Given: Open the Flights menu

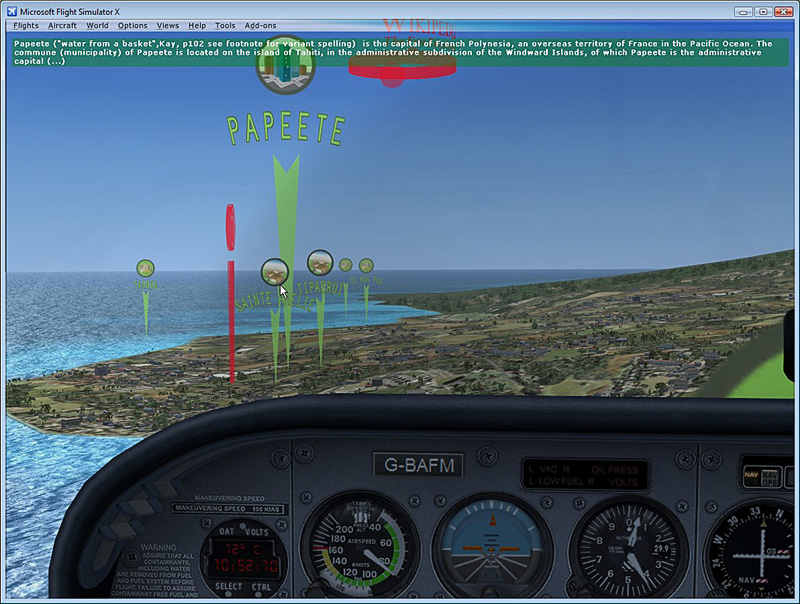Looking at the screenshot, I should click(26, 25).
